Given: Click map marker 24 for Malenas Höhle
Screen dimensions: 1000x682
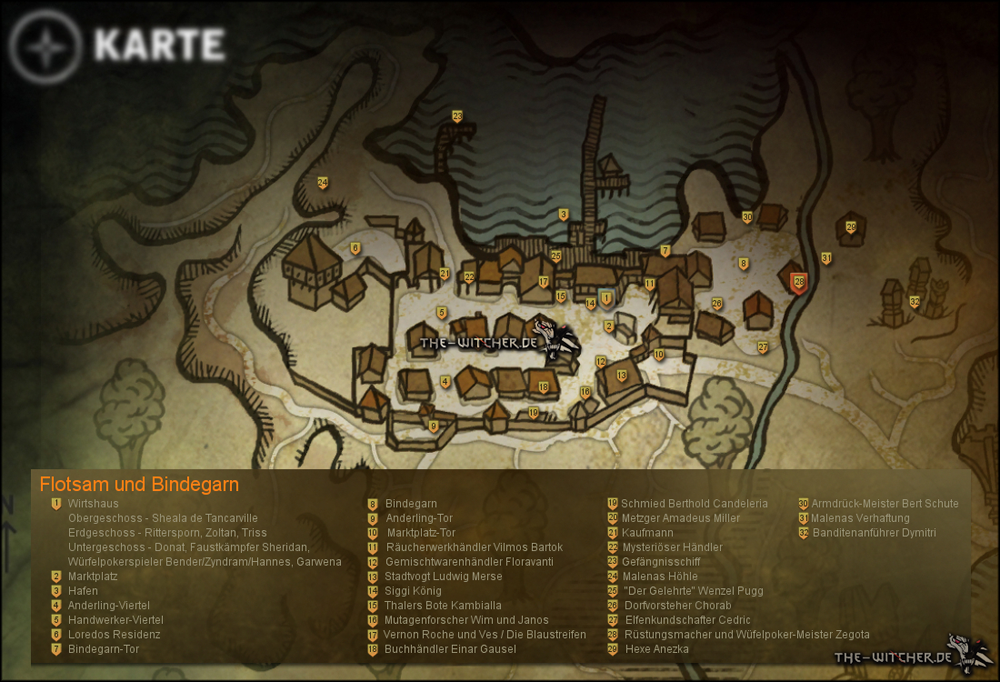Looking at the screenshot, I should click(322, 182).
